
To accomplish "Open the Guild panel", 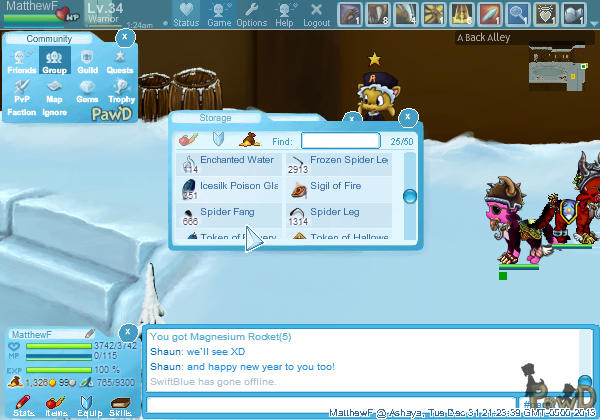I will [87, 63].
